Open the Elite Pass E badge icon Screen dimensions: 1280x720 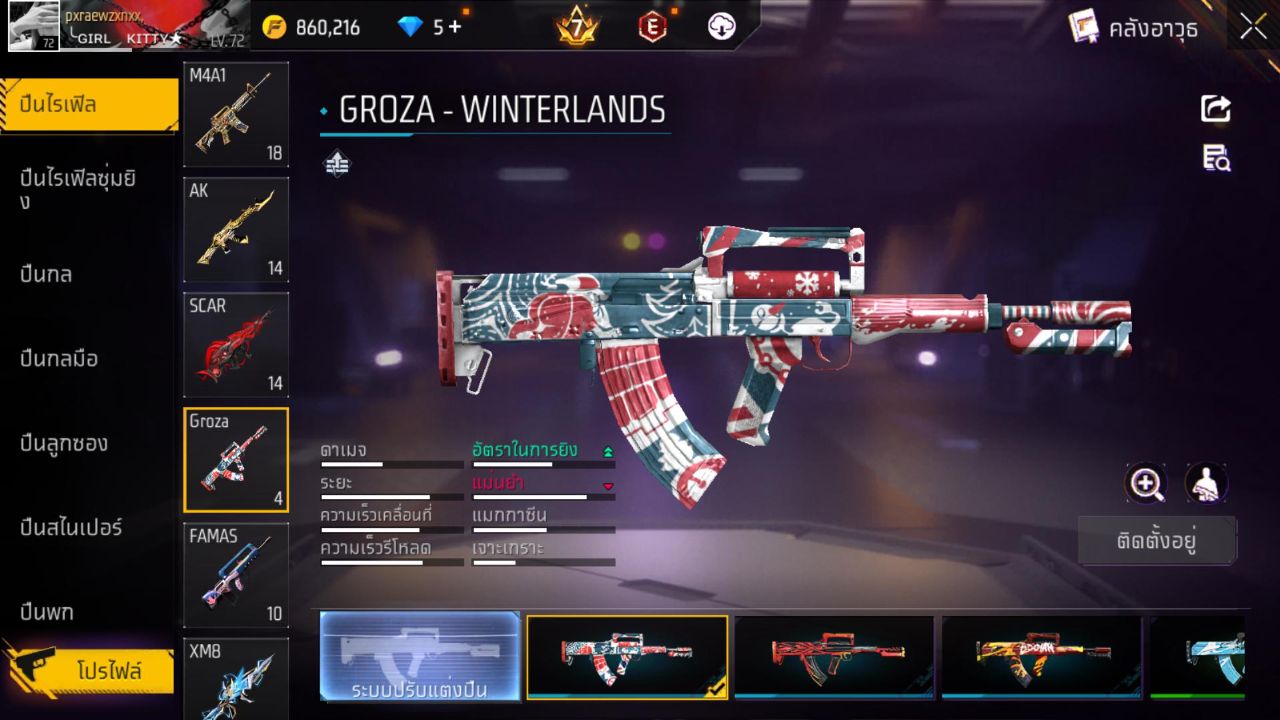(x=652, y=27)
